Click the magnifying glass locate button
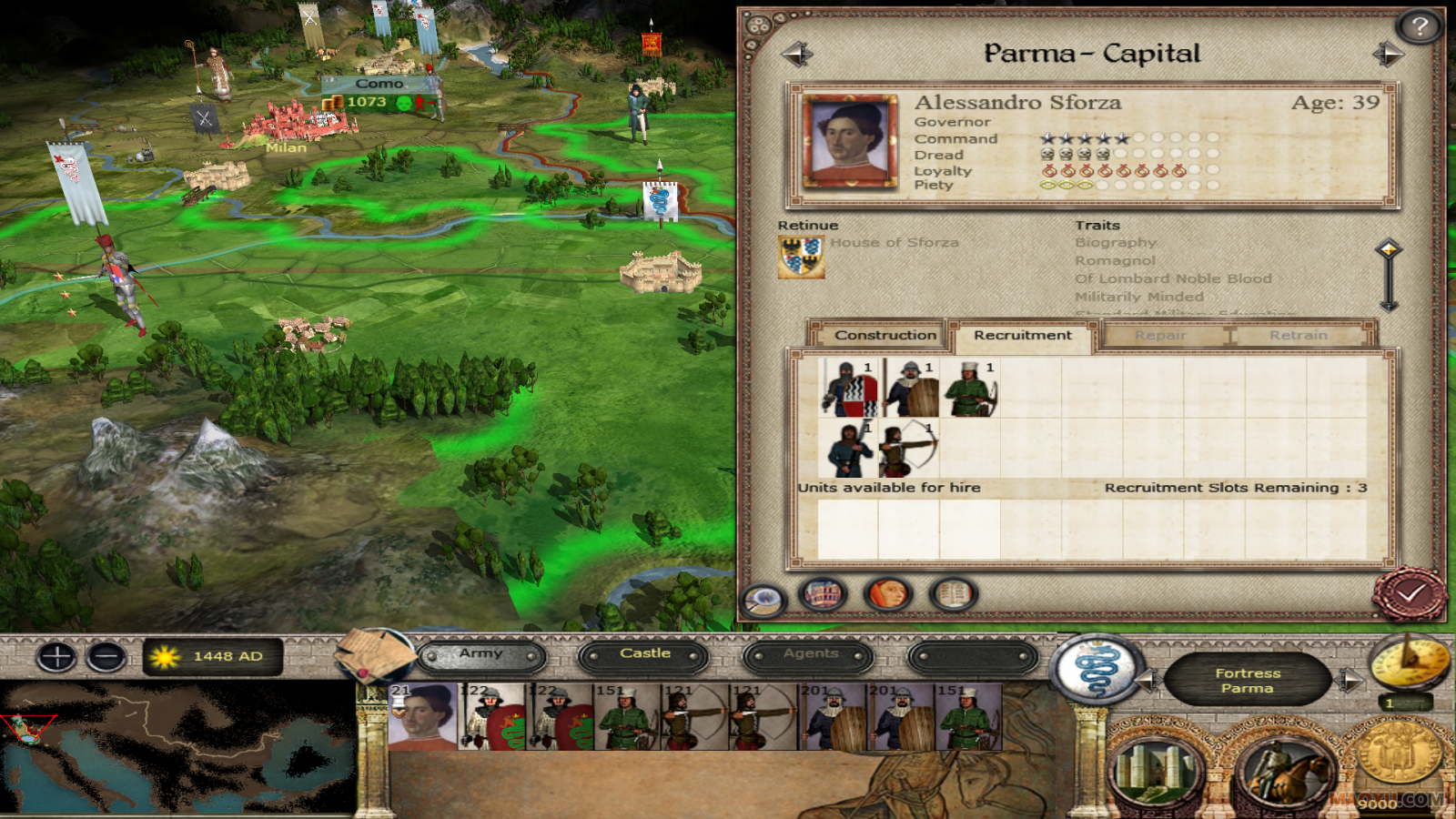Viewport: 1456px width, 819px height. pos(763,598)
